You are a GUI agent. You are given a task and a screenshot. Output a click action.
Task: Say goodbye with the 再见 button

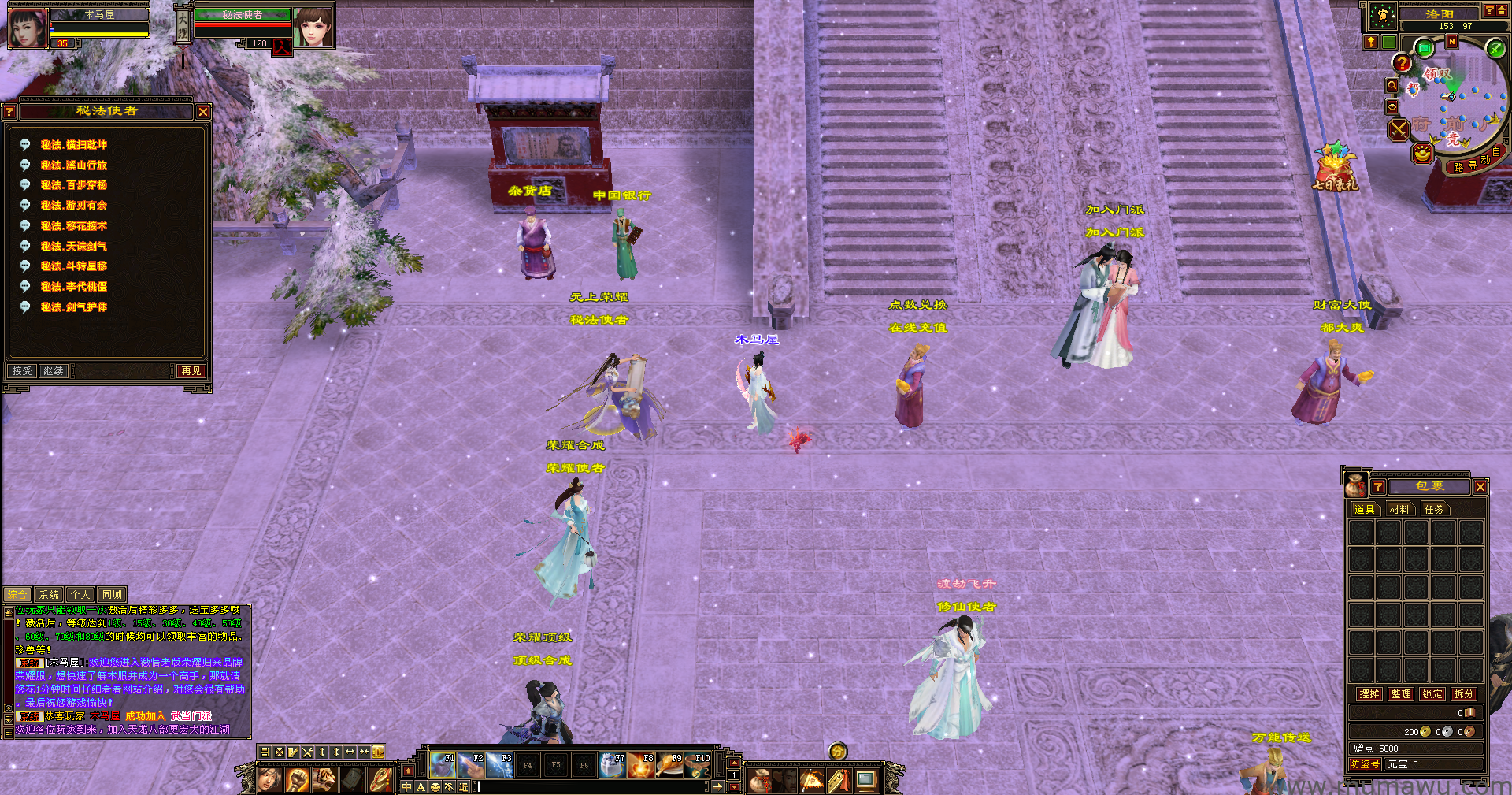(191, 371)
